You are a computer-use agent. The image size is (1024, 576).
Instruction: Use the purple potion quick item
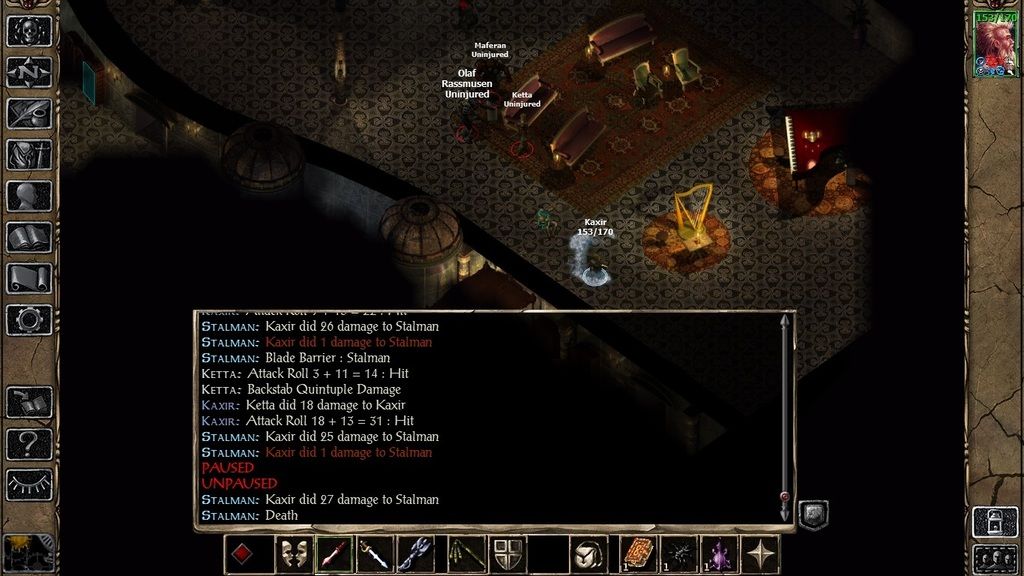(x=719, y=554)
